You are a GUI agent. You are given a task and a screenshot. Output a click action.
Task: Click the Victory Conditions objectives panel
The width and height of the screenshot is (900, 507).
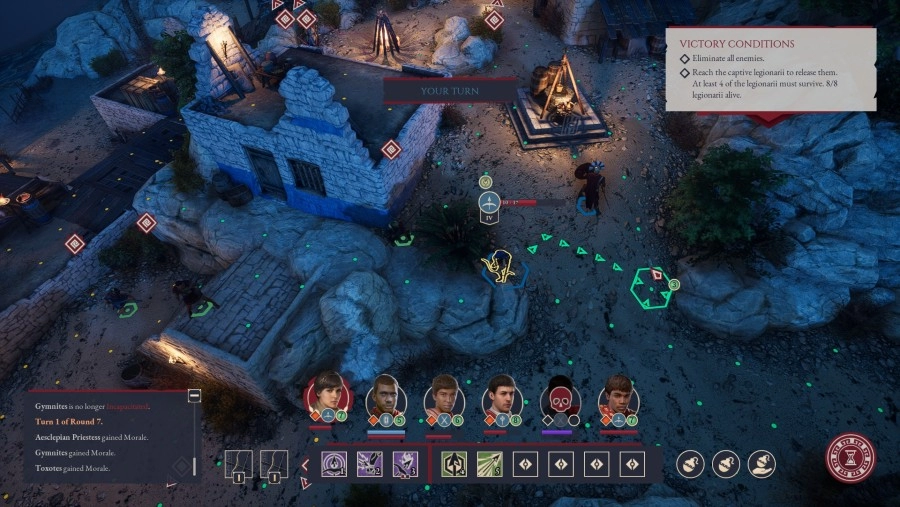(770, 70)
